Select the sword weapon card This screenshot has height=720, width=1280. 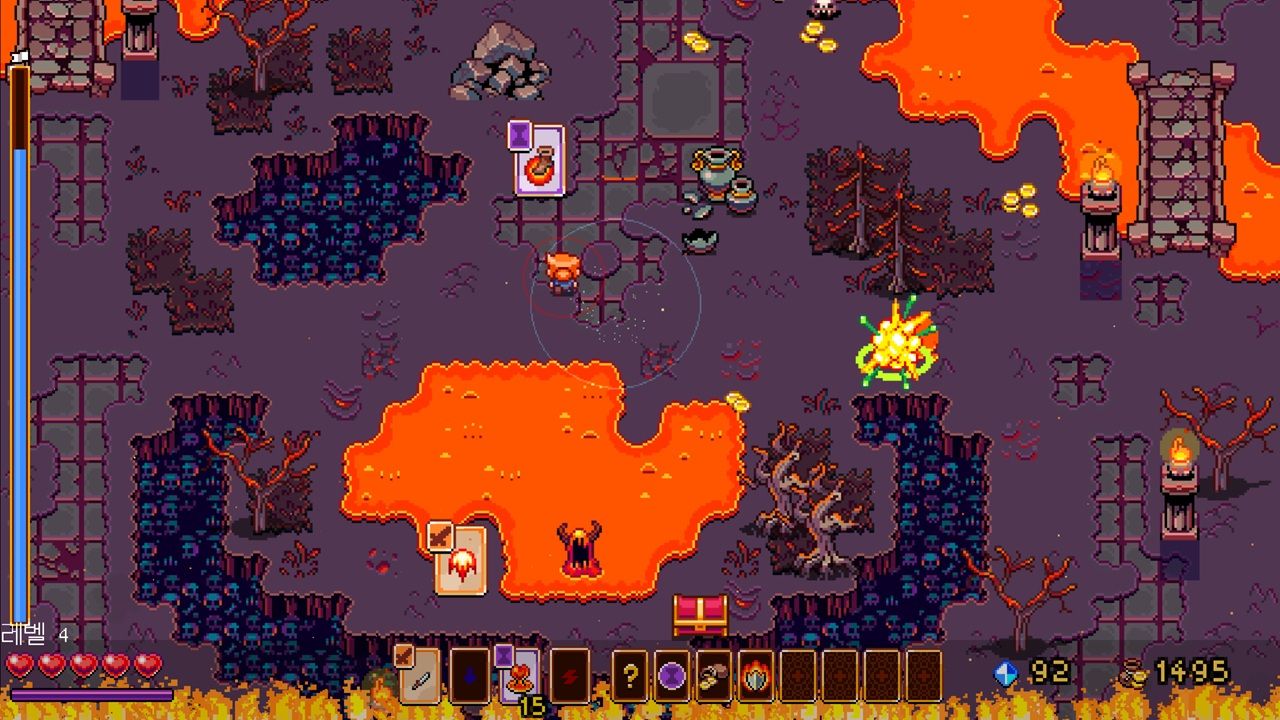click(x=420, y=677)
